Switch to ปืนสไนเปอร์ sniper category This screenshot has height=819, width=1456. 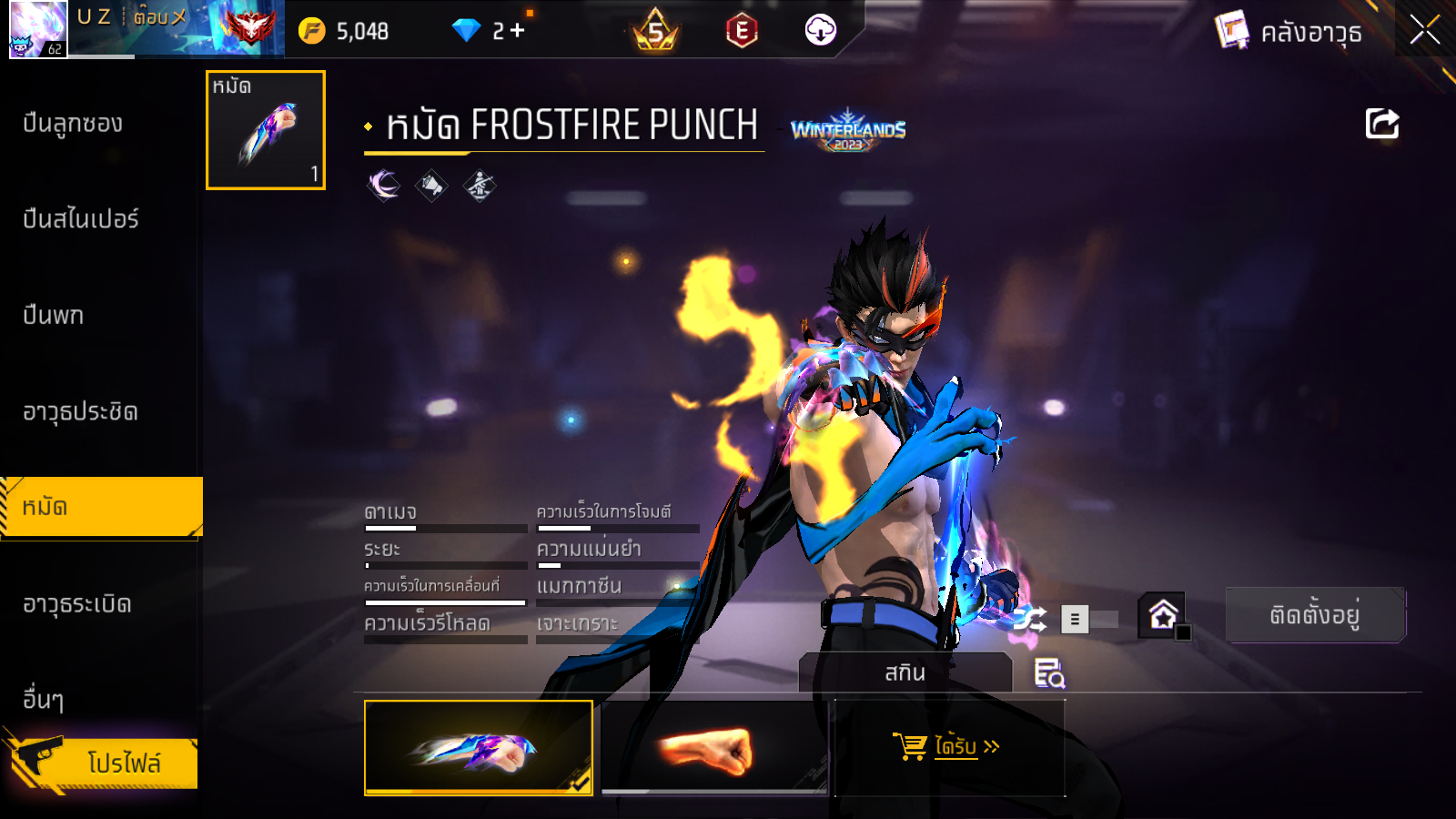pyautogui.click(x=81, y=219)
